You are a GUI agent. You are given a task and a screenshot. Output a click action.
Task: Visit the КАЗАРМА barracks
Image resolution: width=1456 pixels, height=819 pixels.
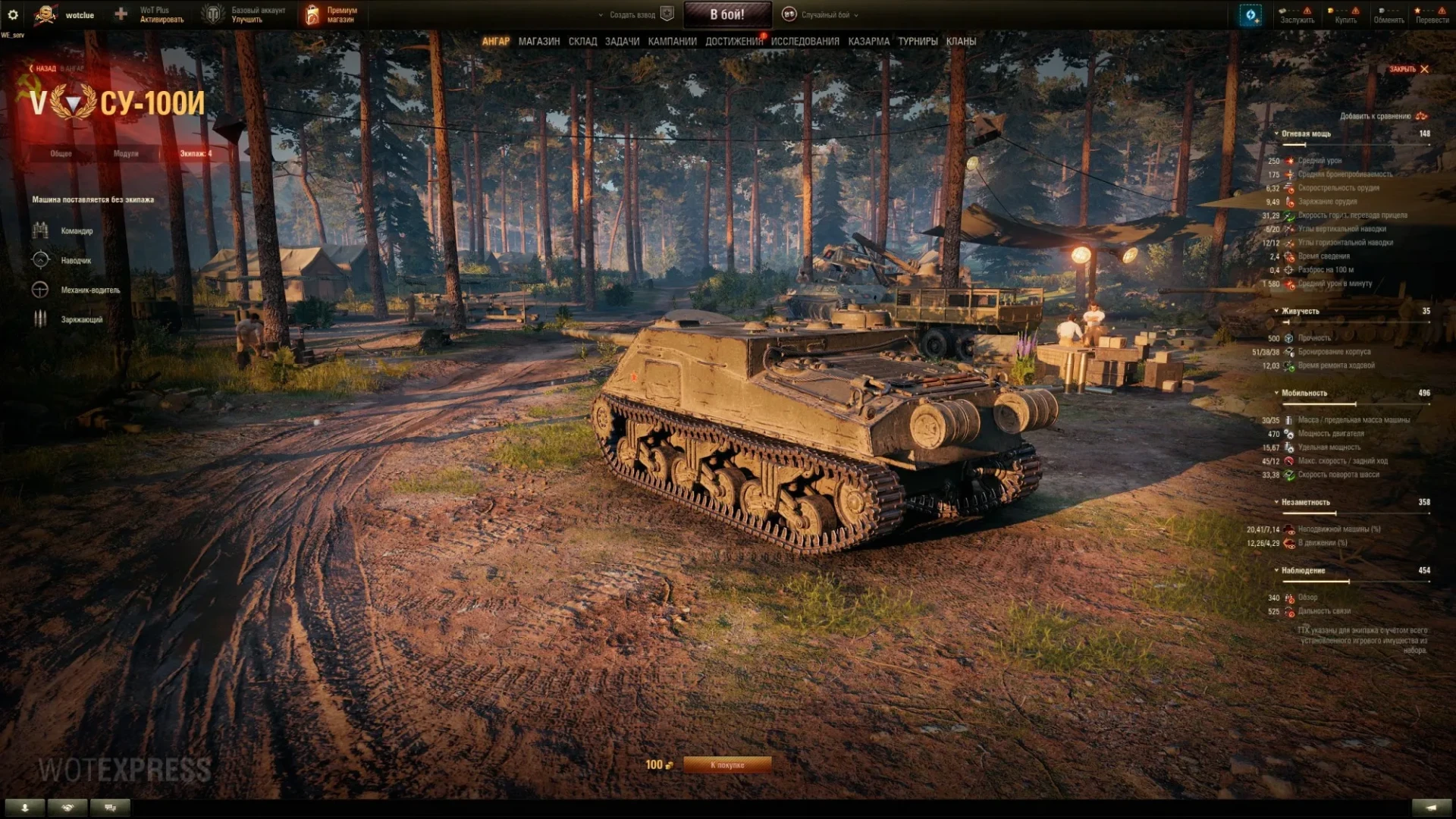pos(868,42)
